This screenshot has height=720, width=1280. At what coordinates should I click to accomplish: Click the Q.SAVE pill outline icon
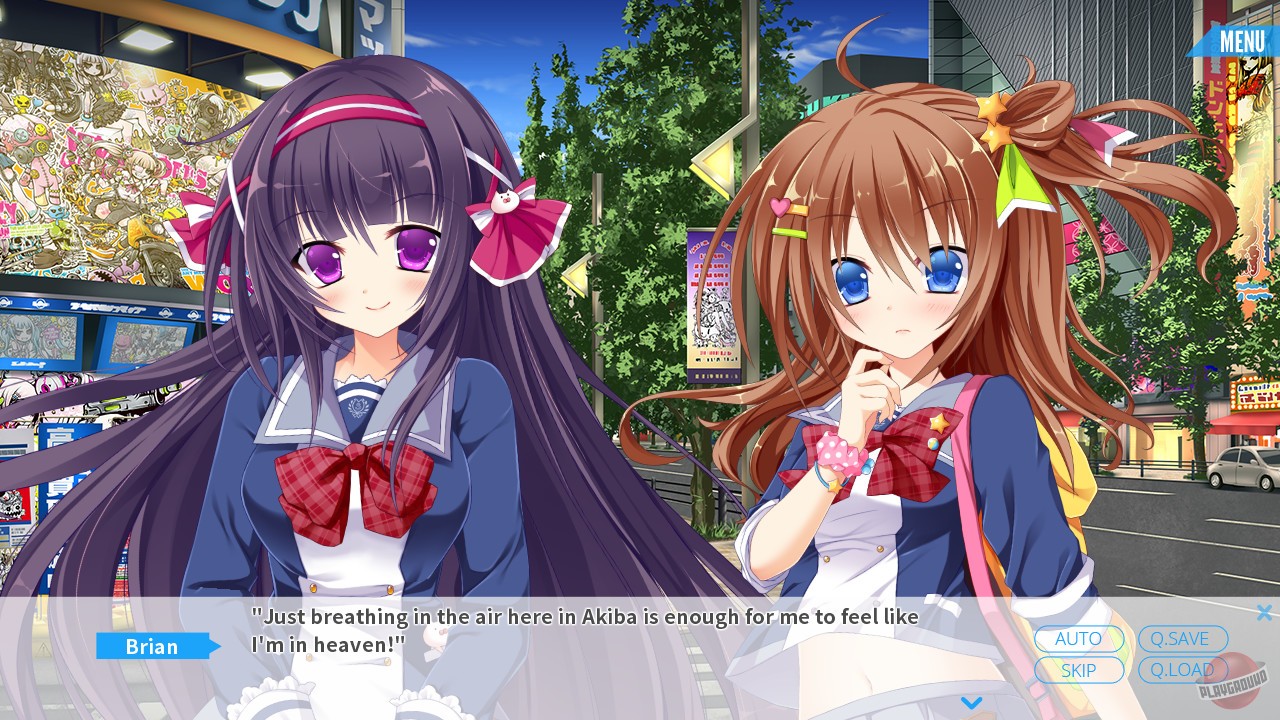1184,639
